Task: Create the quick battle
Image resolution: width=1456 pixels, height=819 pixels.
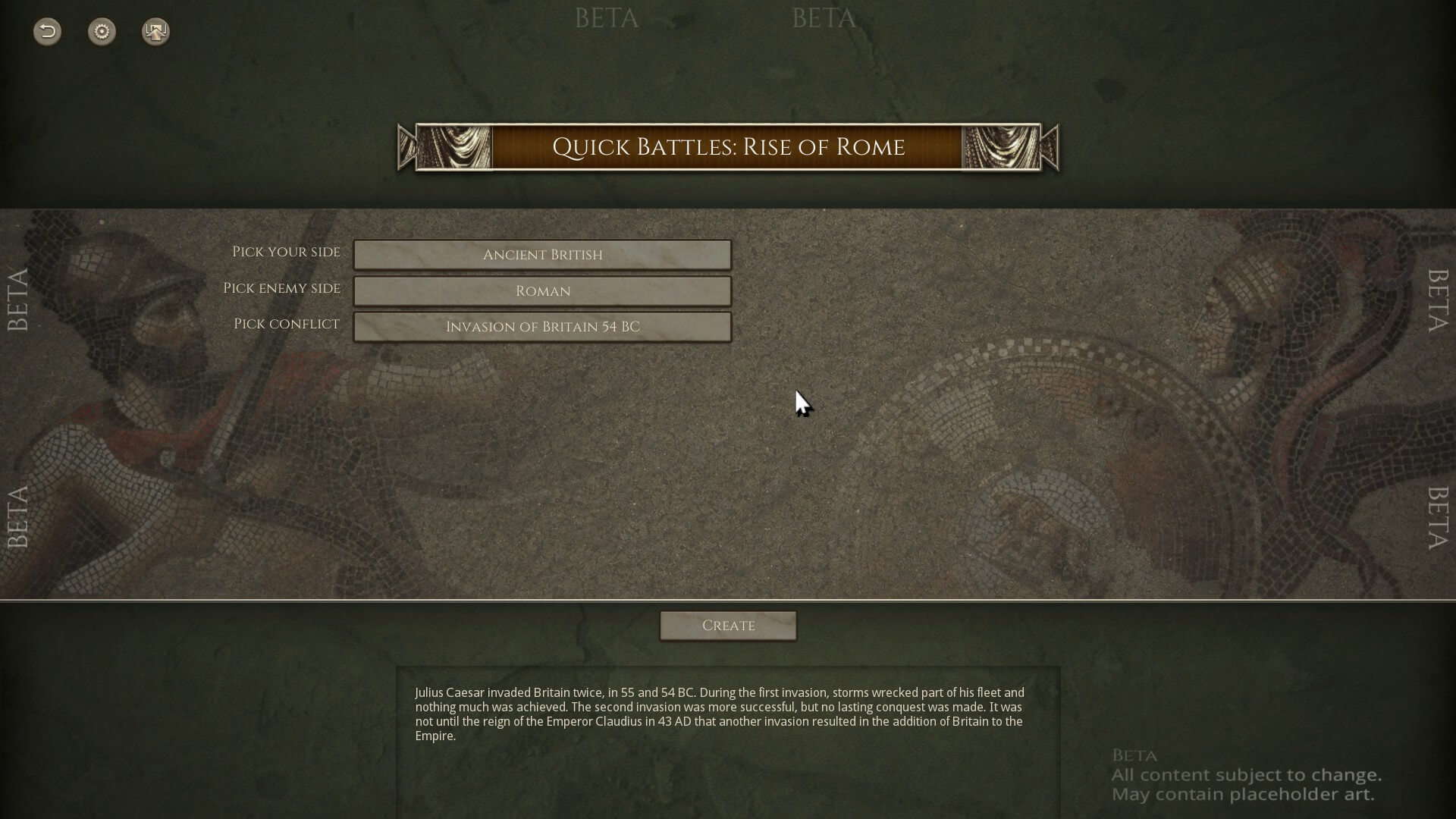Action: [x=728, y=626]
